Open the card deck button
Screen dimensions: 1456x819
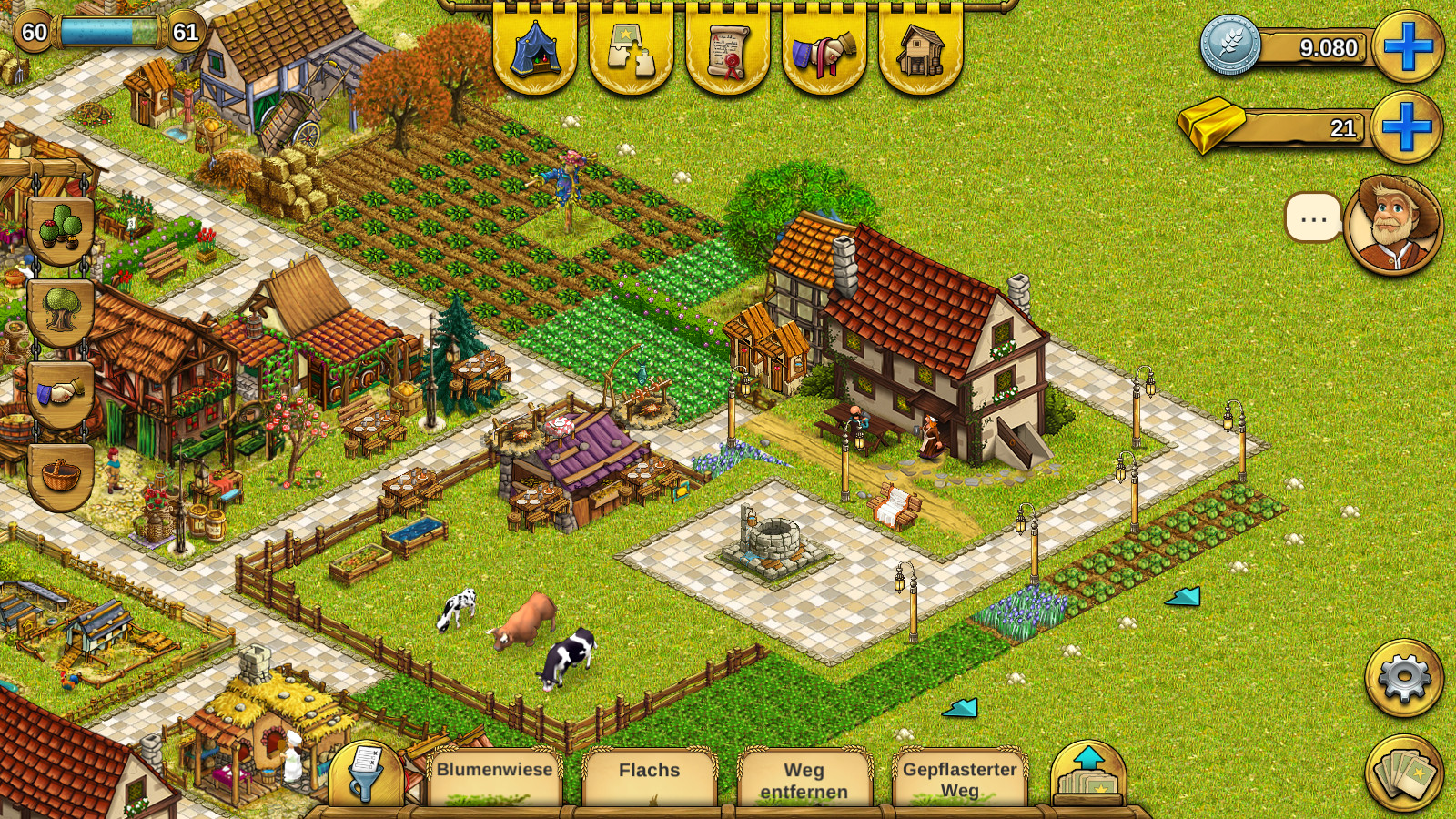click(x=1404, y=773)
